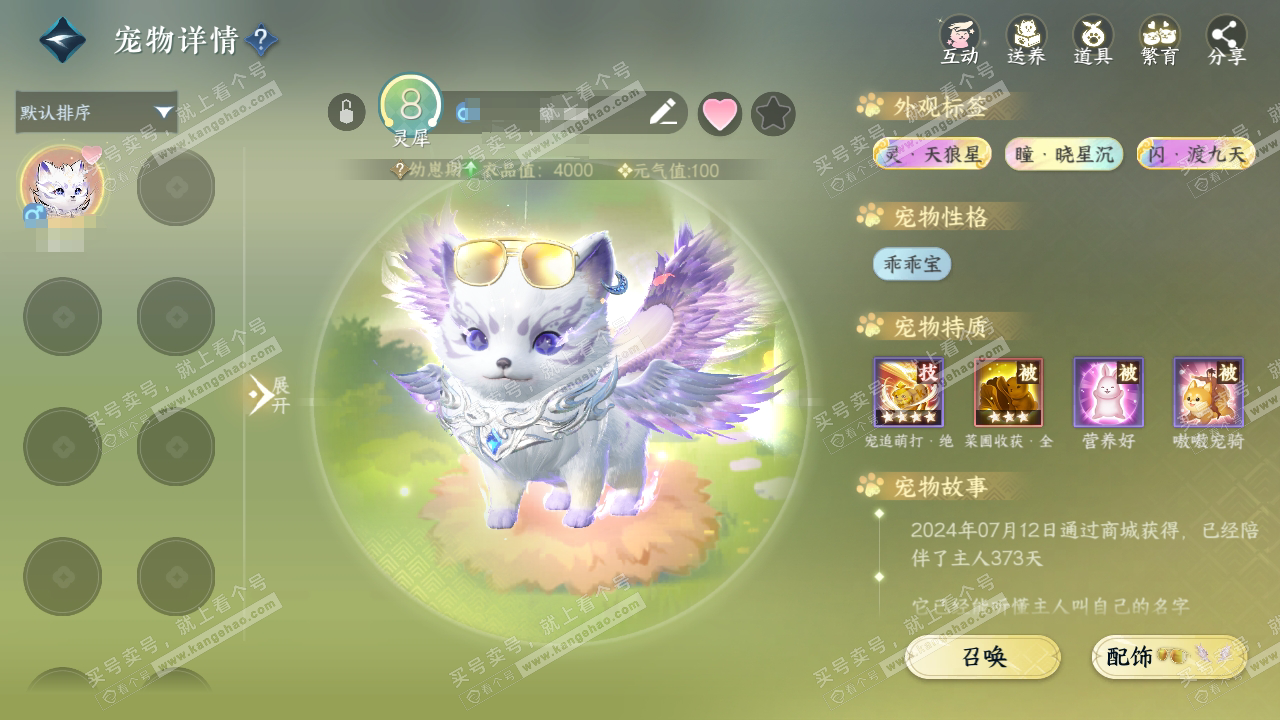
Task: Summon the pet with 召唤 button
Action: click(983, 657)
